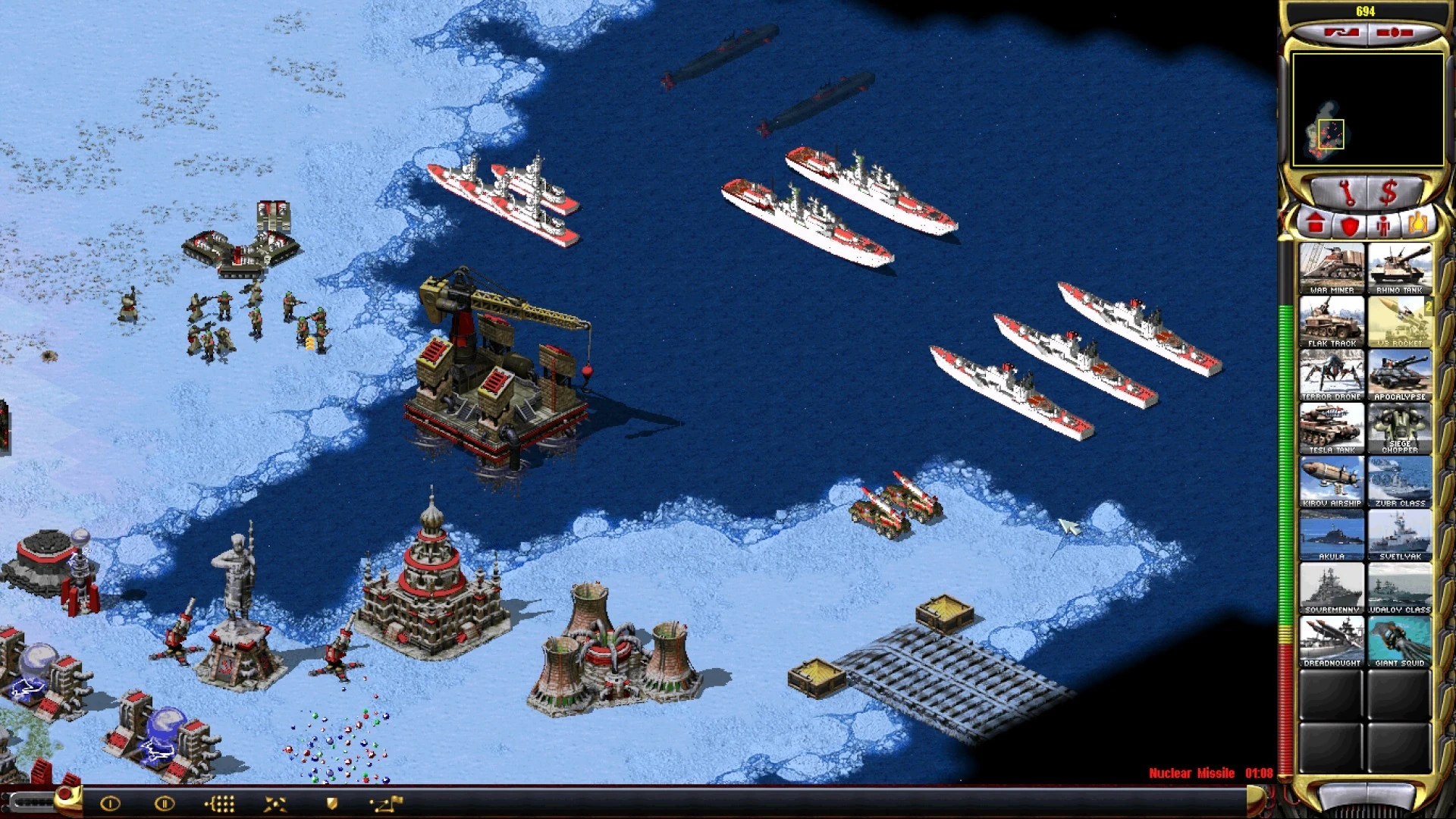Queue a Kirov Airship
The width and height of the screenshot is (1456, 819).
tap(1332, 482)
